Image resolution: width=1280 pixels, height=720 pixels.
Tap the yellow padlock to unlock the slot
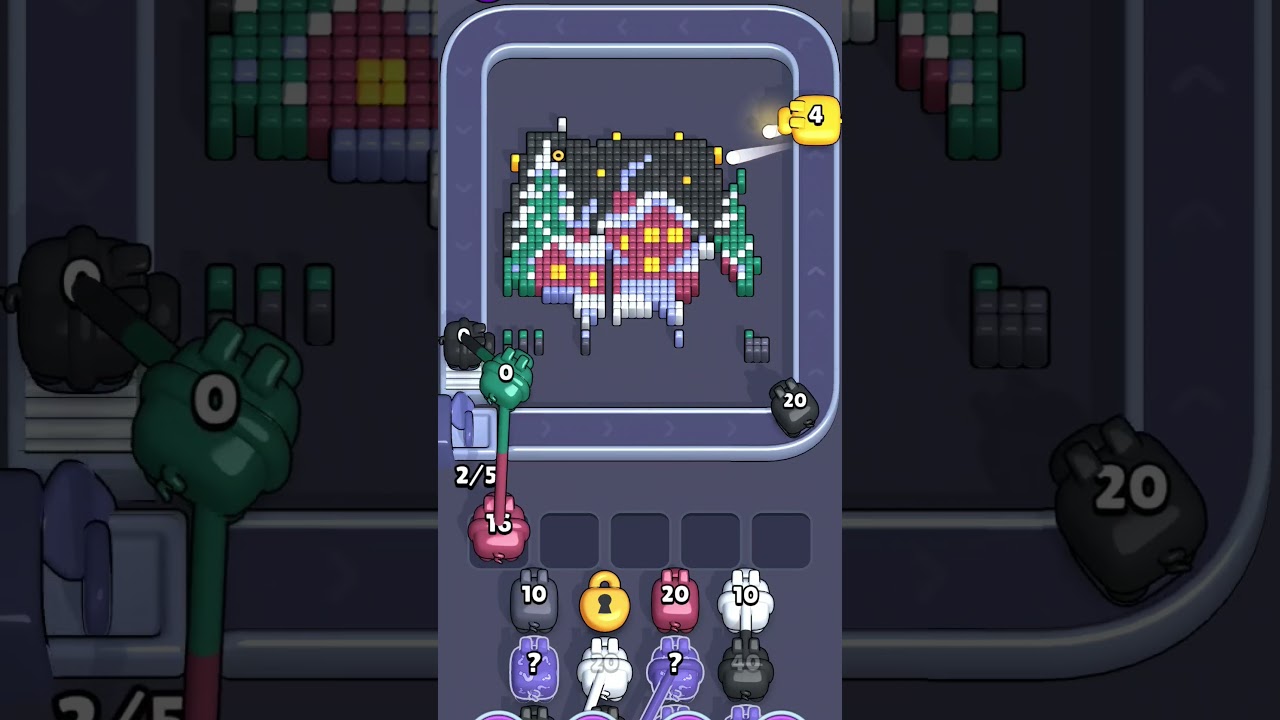coord(604,605)
